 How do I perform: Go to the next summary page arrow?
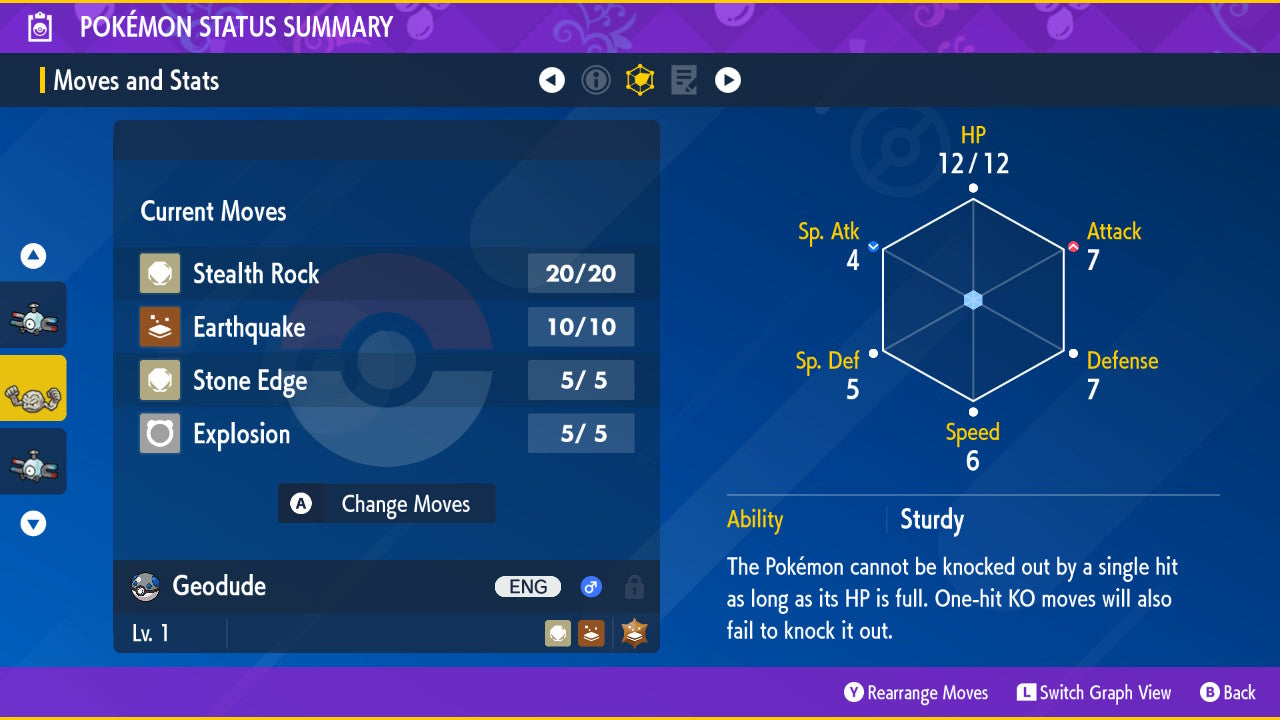(x=728, y=80)
